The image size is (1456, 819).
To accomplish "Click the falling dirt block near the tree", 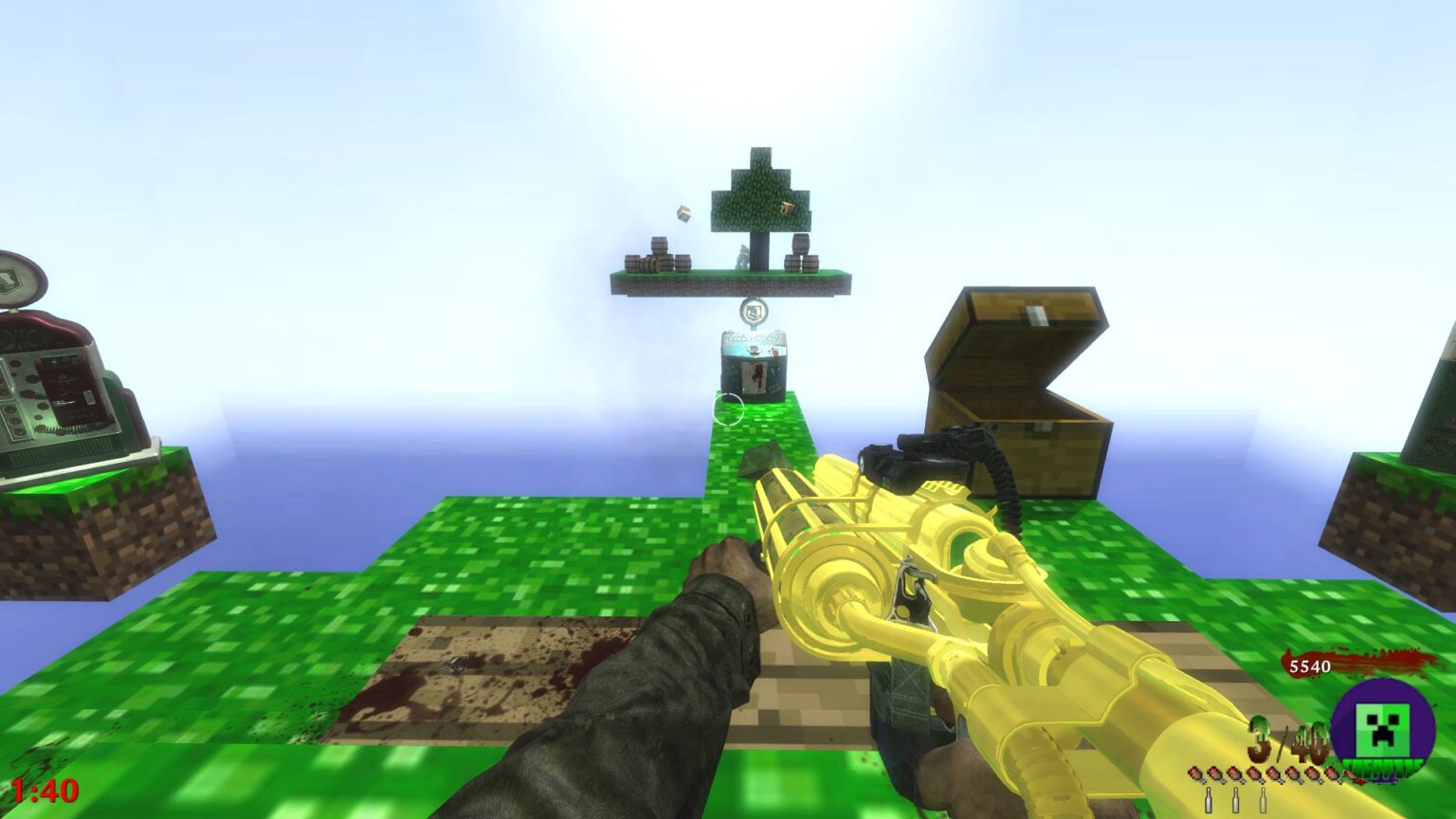I will pyautogui.click(x=682, y=214).
